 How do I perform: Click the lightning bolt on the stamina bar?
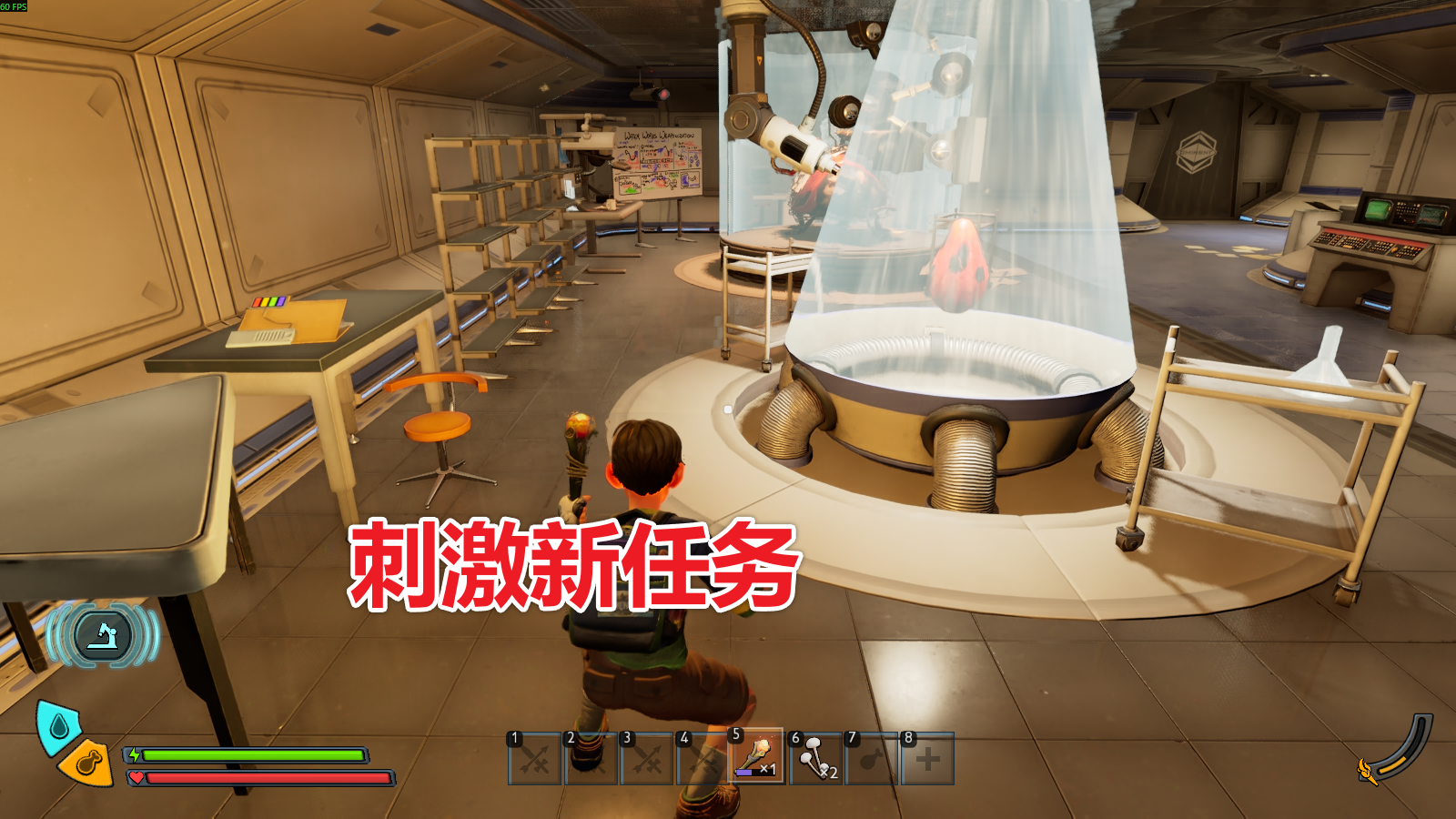pyautogui.click(x=136, y=755)
